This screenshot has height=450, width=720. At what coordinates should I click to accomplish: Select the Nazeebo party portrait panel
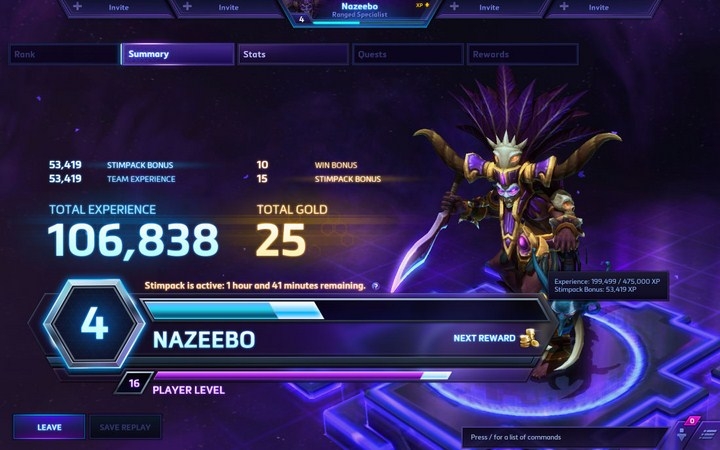point(359,11)
